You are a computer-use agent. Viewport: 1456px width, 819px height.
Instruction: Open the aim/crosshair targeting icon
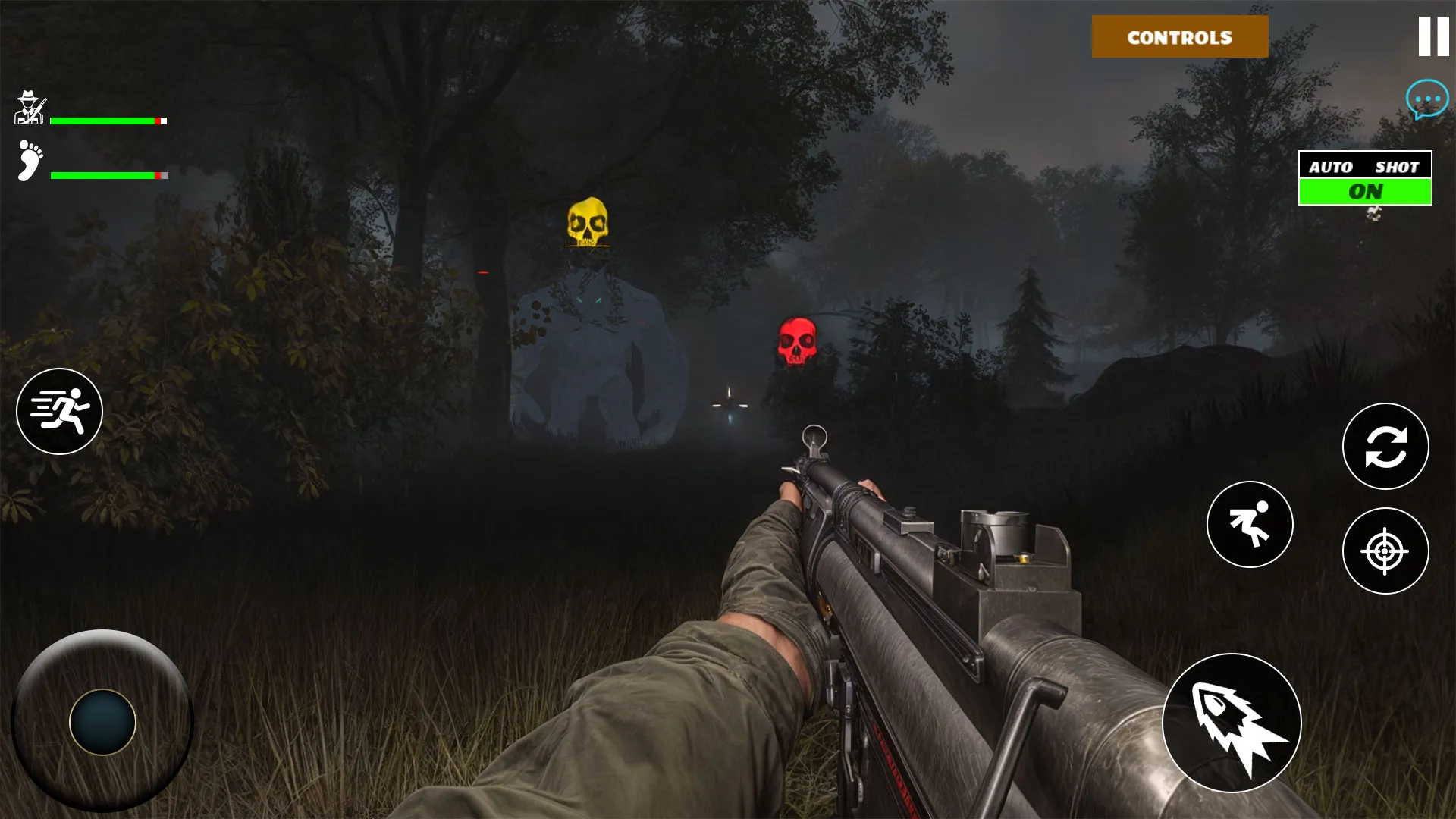click(x=1385, y=551)
